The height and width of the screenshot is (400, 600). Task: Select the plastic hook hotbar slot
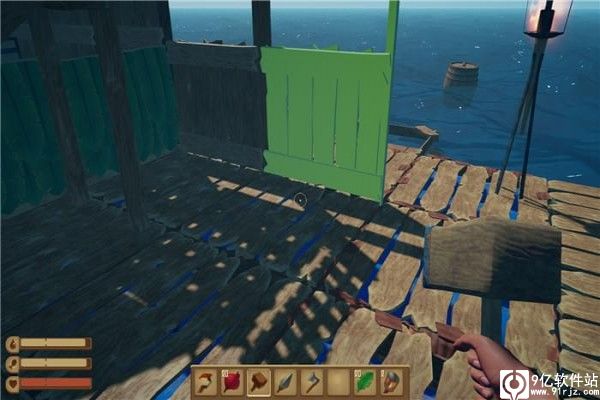click(205, 381)
